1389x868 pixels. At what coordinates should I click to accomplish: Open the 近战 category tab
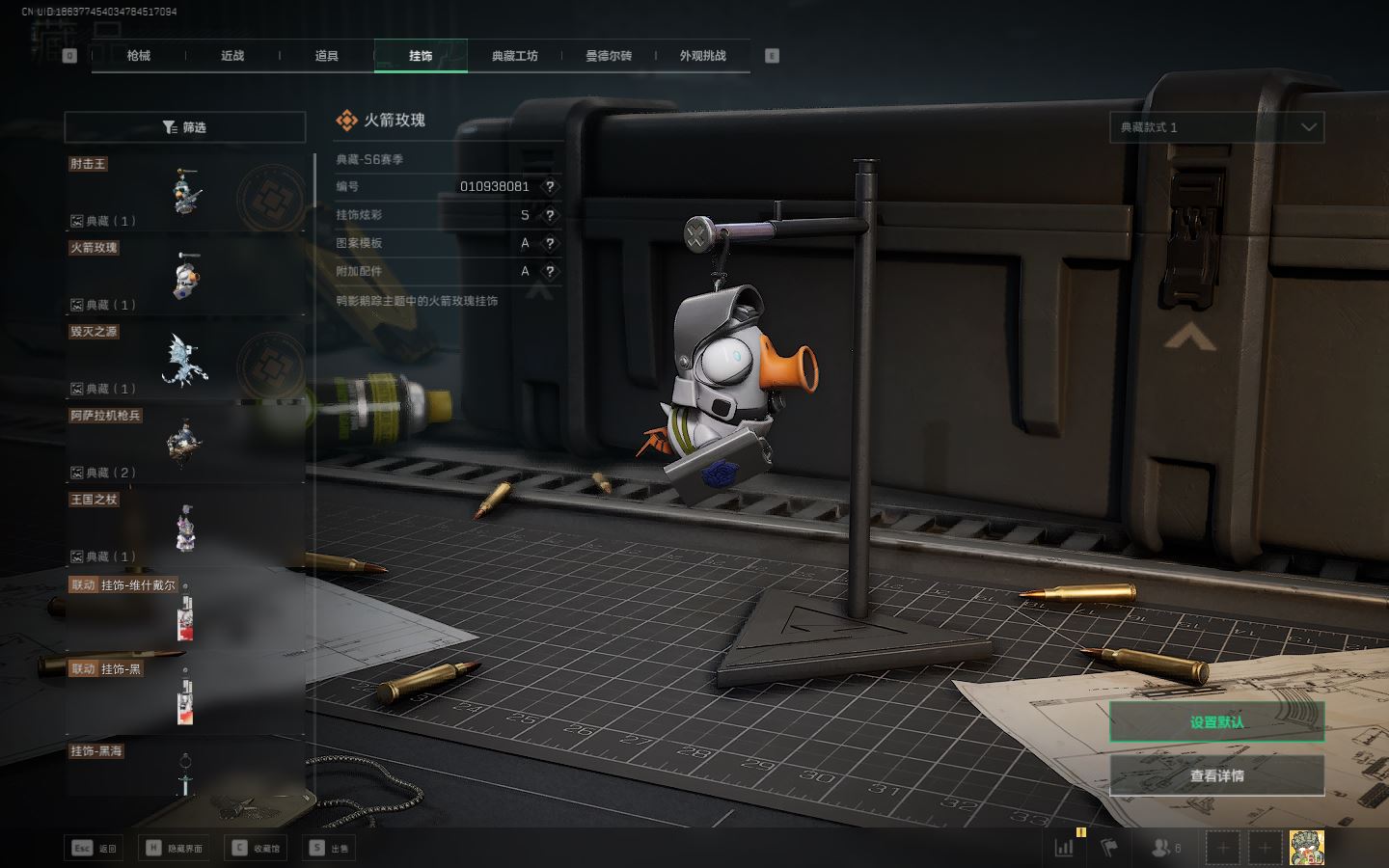coord(232,56)
